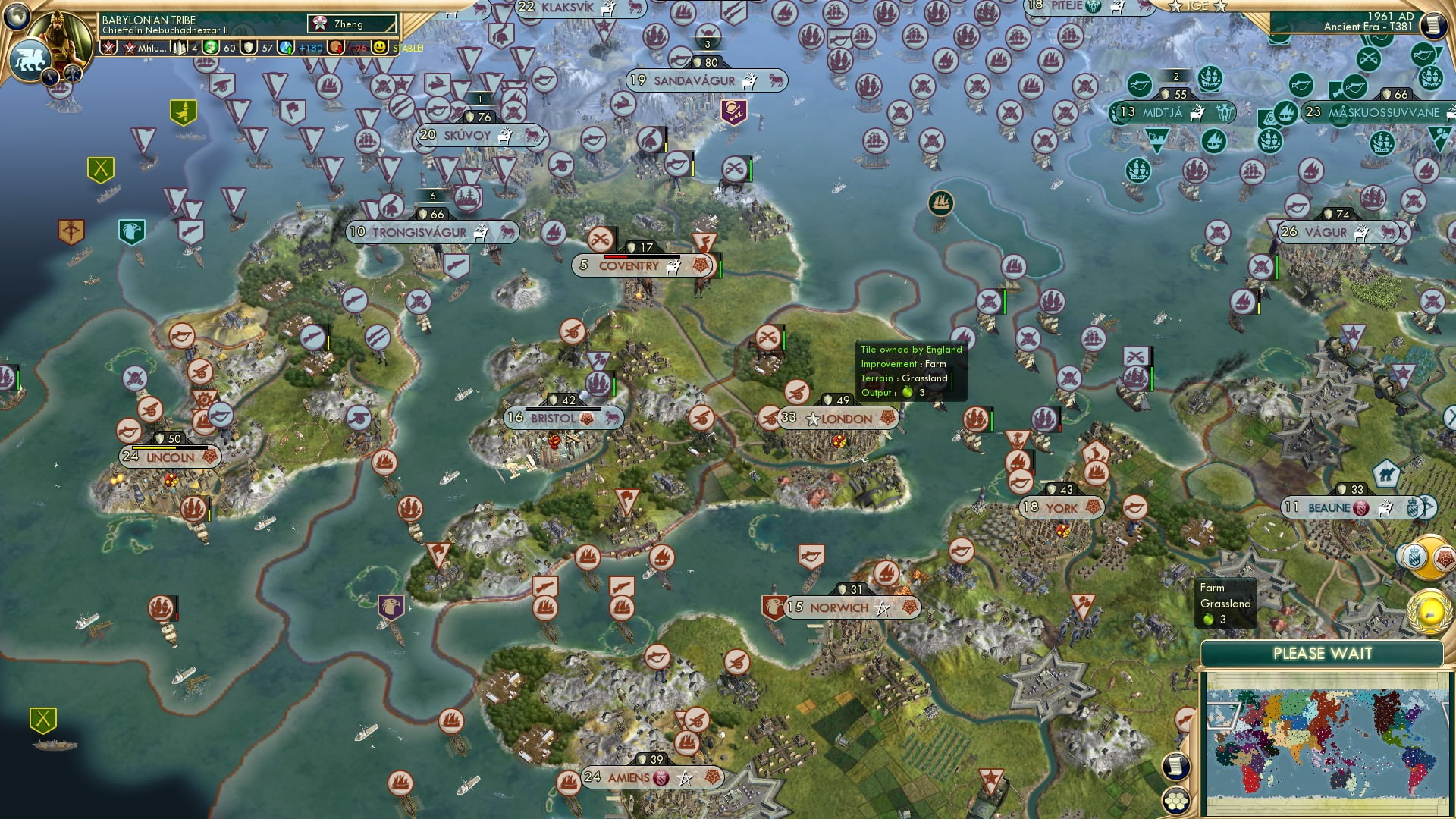Click the Golden Age shield icon showing 57

coord(247,48)
